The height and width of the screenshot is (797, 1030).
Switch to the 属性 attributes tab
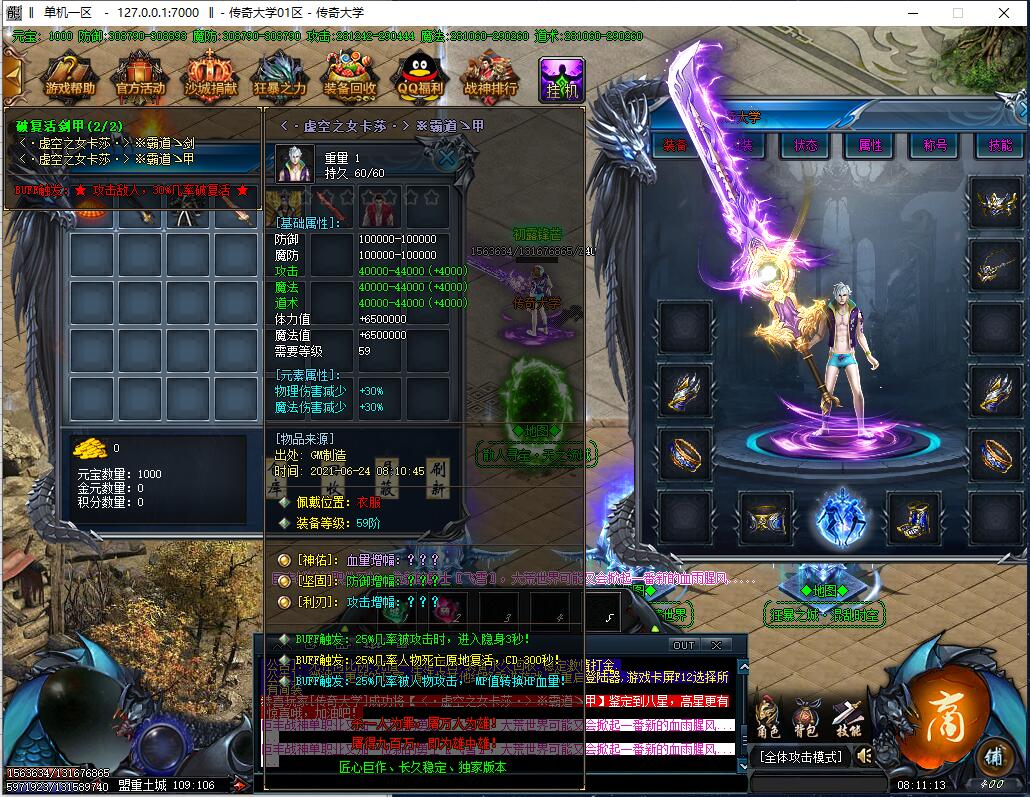pyautogui.click(x=870, y=145)
